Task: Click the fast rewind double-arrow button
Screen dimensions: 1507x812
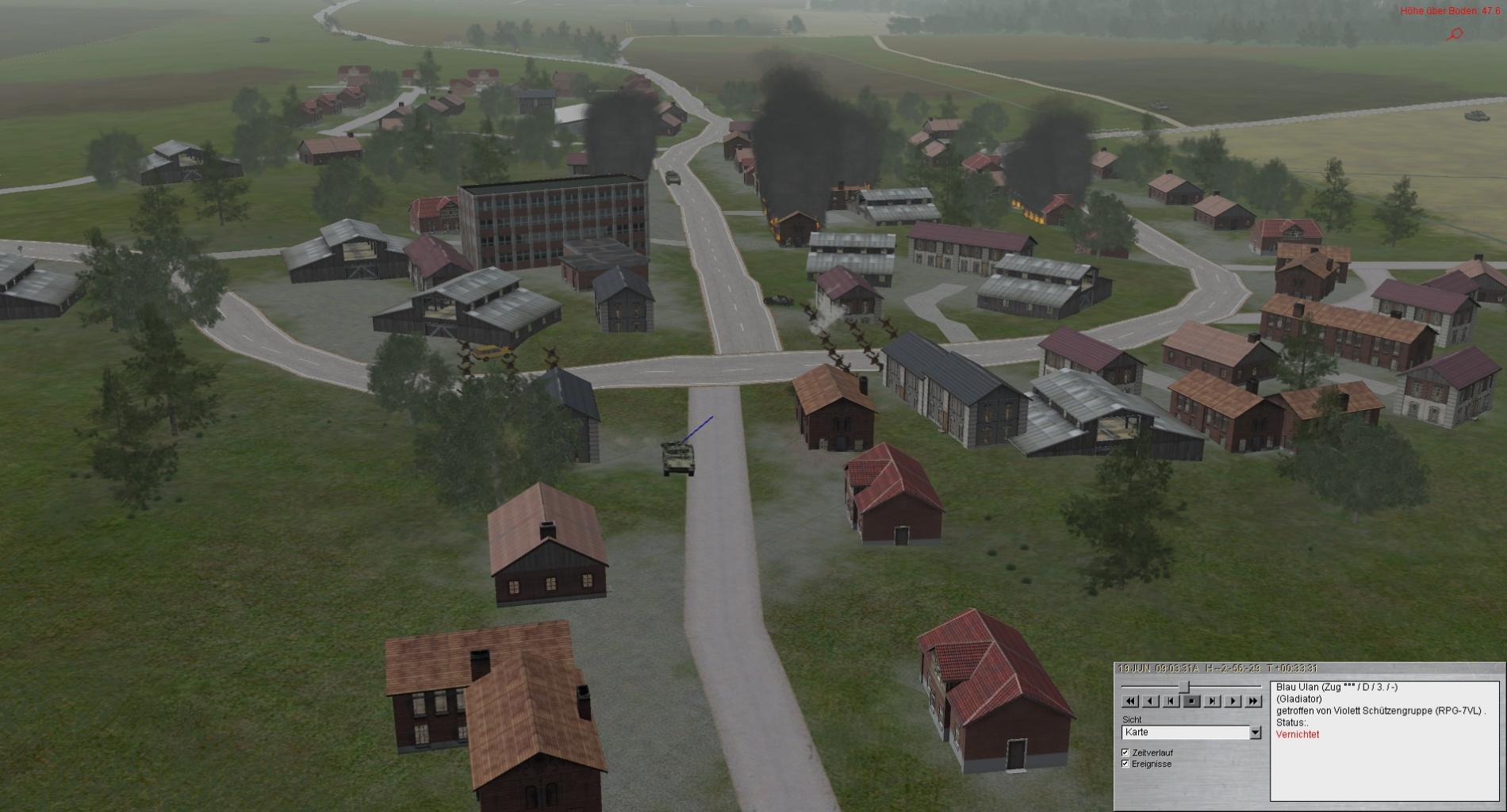Action: 1130,701
